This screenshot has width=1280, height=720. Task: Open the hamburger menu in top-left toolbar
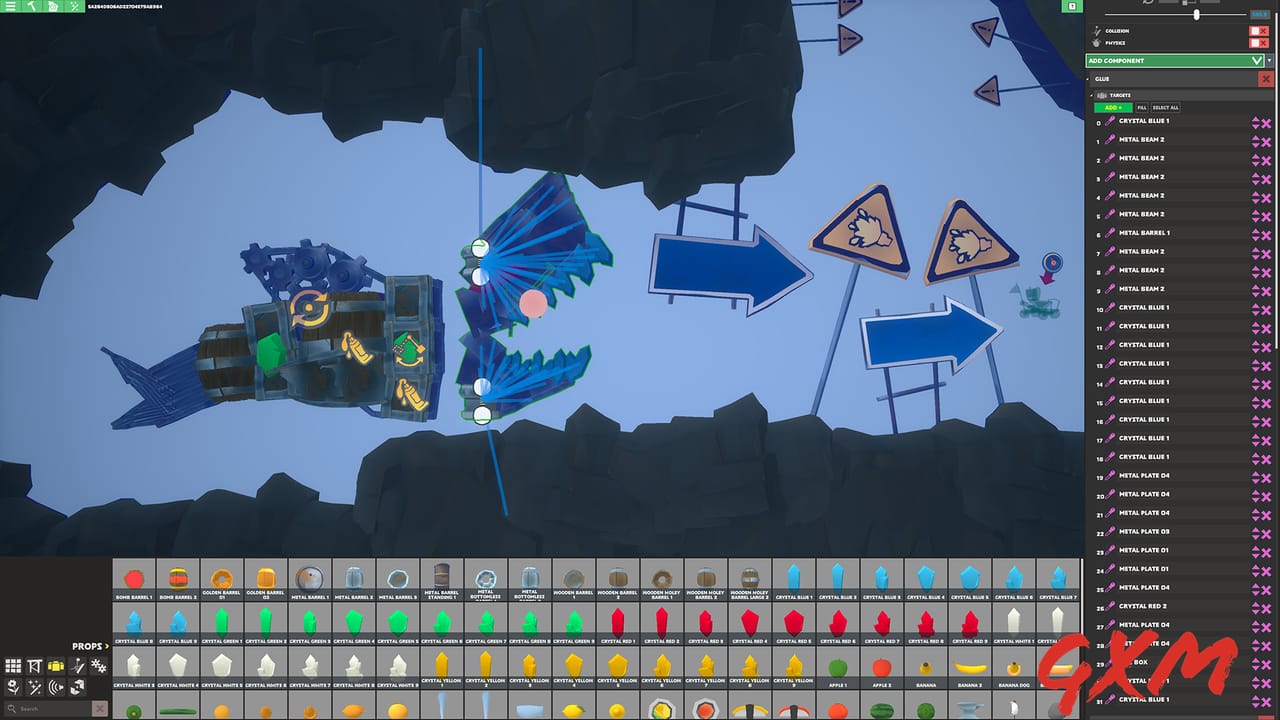[10, 6]
